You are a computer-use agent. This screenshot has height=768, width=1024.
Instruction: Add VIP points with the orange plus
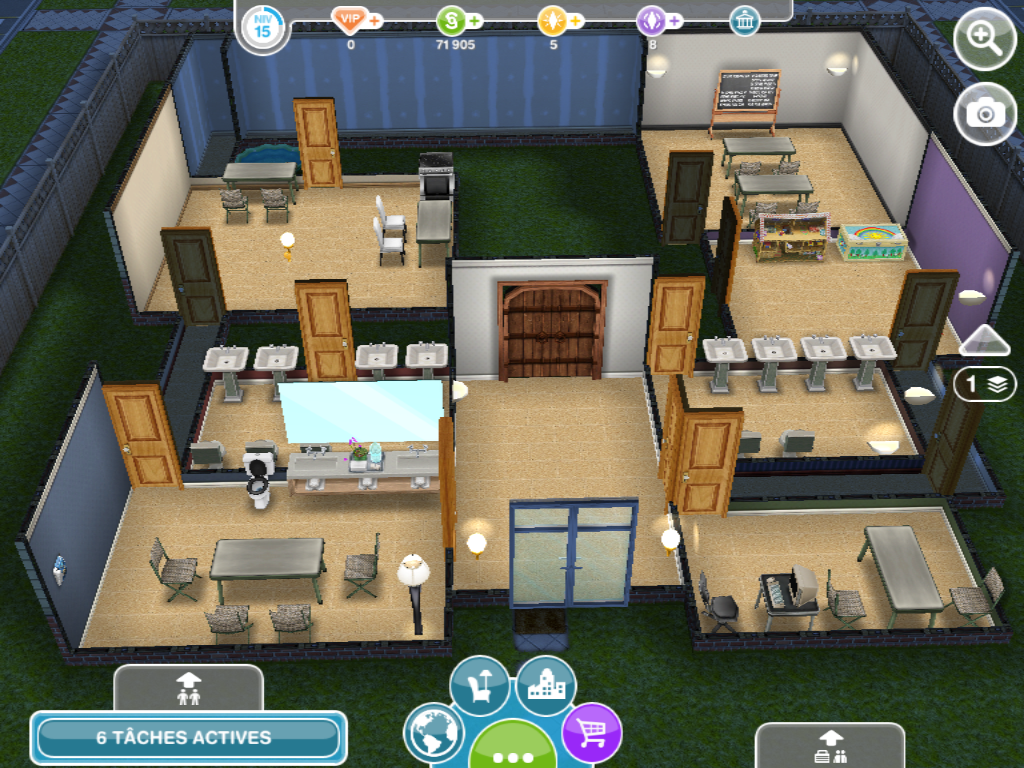376,20
